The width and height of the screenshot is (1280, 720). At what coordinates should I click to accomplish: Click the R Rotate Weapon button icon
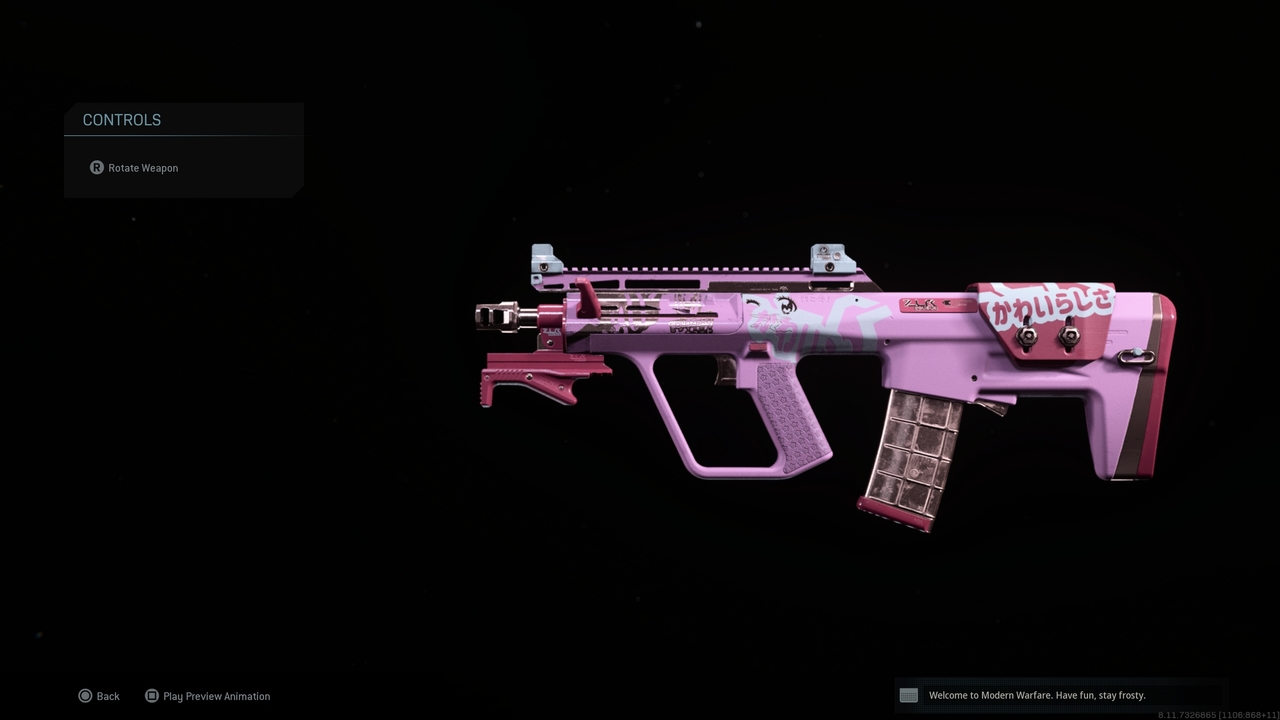click(96, 167)
